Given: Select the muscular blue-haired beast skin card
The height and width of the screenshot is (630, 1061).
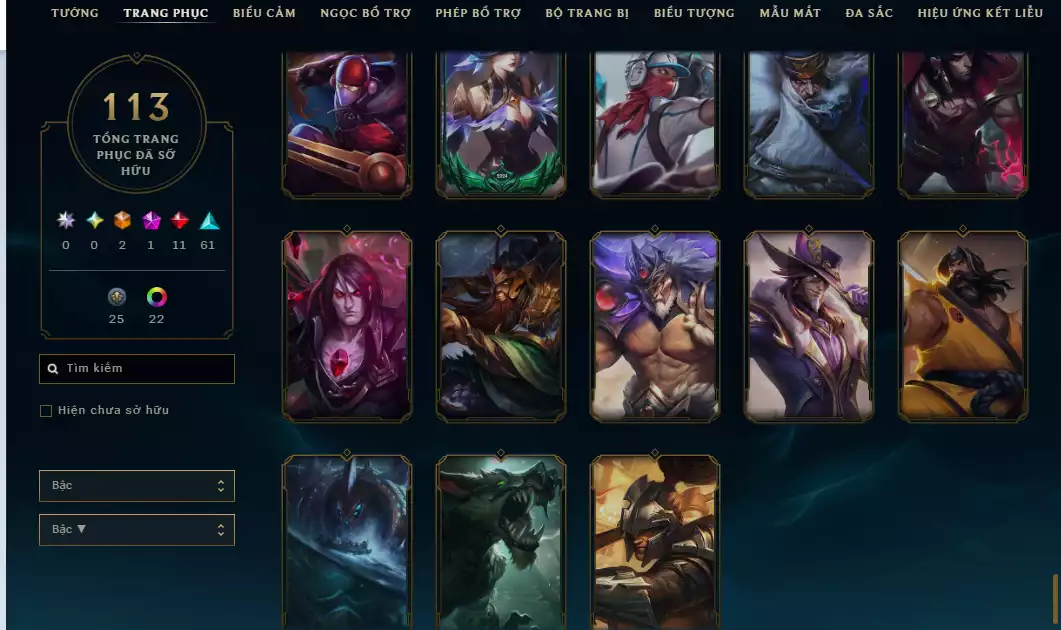Looking at the screenshot, I should coord(655,326).
